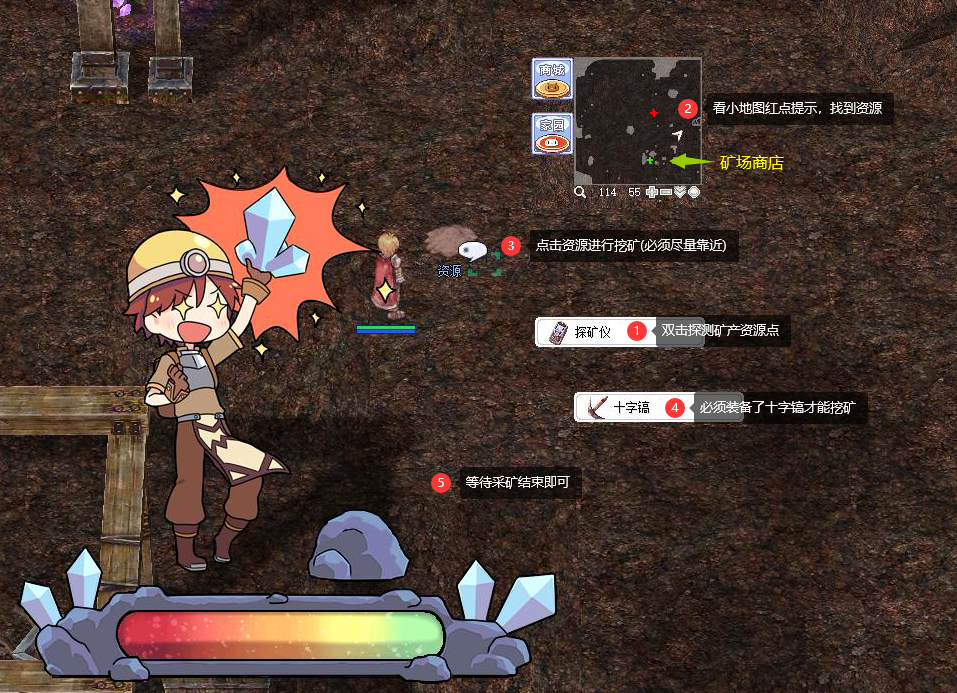The image size is (957, 693).
Task: Click the minimap magnifying glass search icon
Action: pos(580,192)
